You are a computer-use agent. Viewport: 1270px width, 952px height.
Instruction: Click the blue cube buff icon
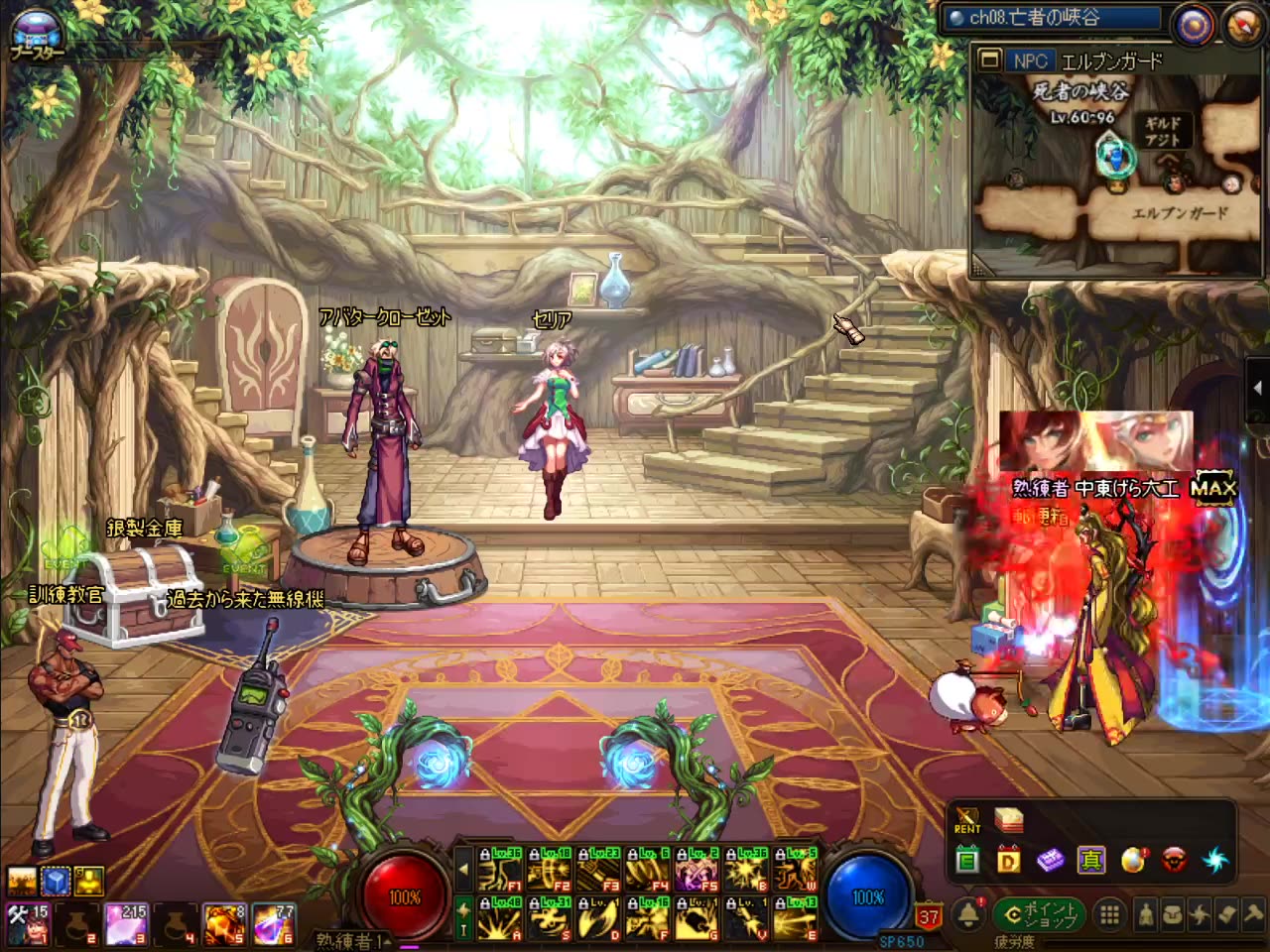(56, 881)
